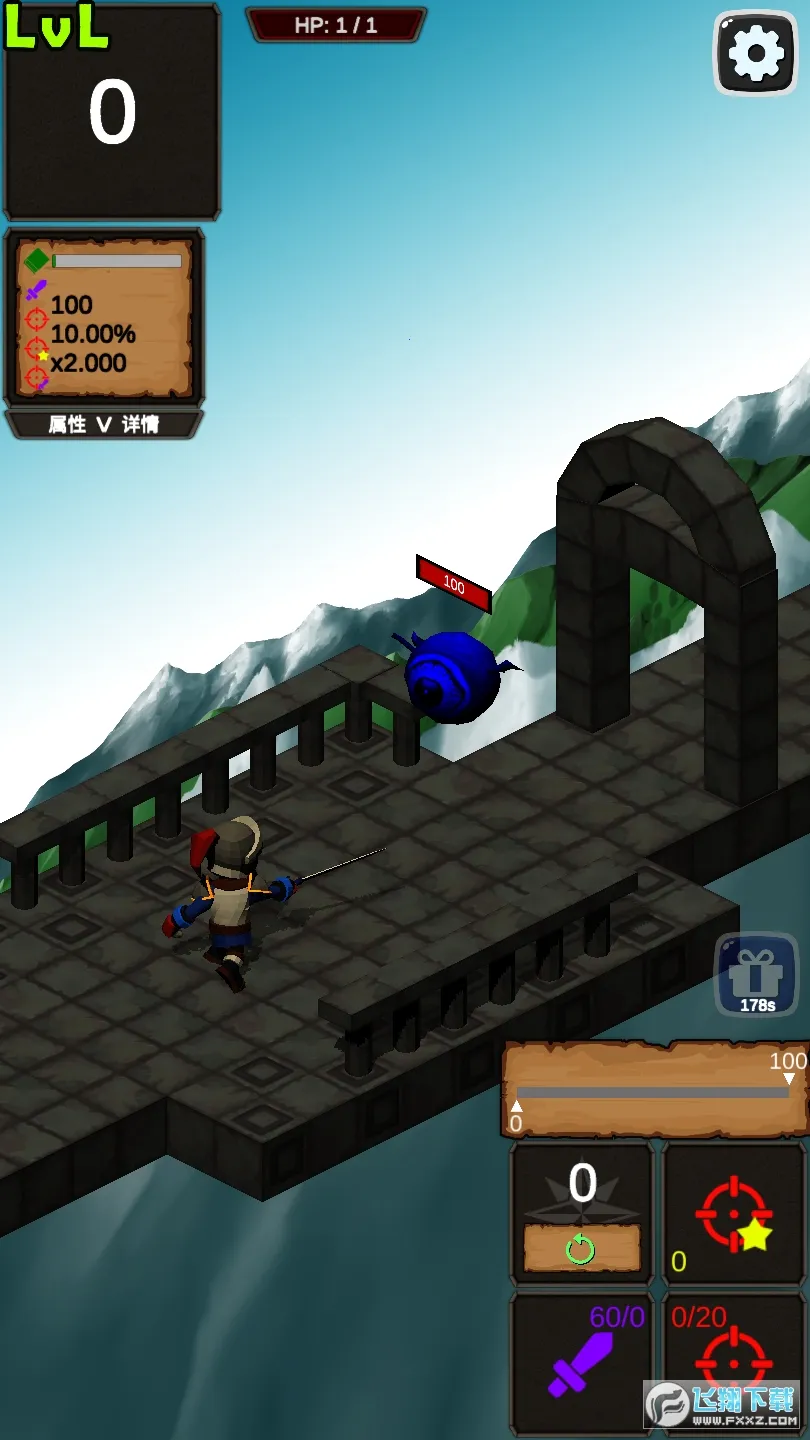Select the crosshair with yellow star upgrade
This screenshot has width=810, height=1440.
[x=735, y=1214]
